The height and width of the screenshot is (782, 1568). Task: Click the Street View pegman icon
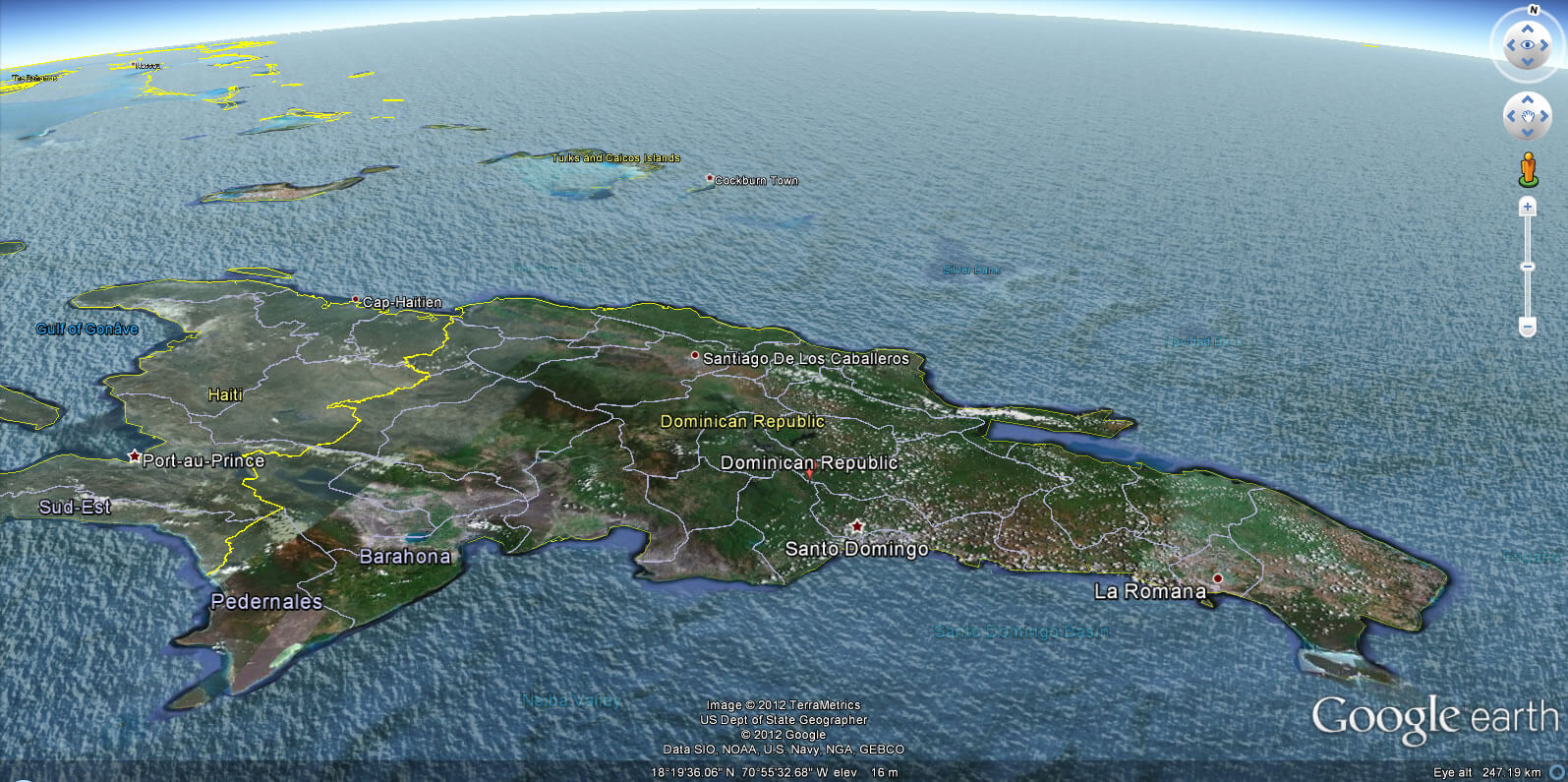pyautogui.click(x=1528, y=169)
